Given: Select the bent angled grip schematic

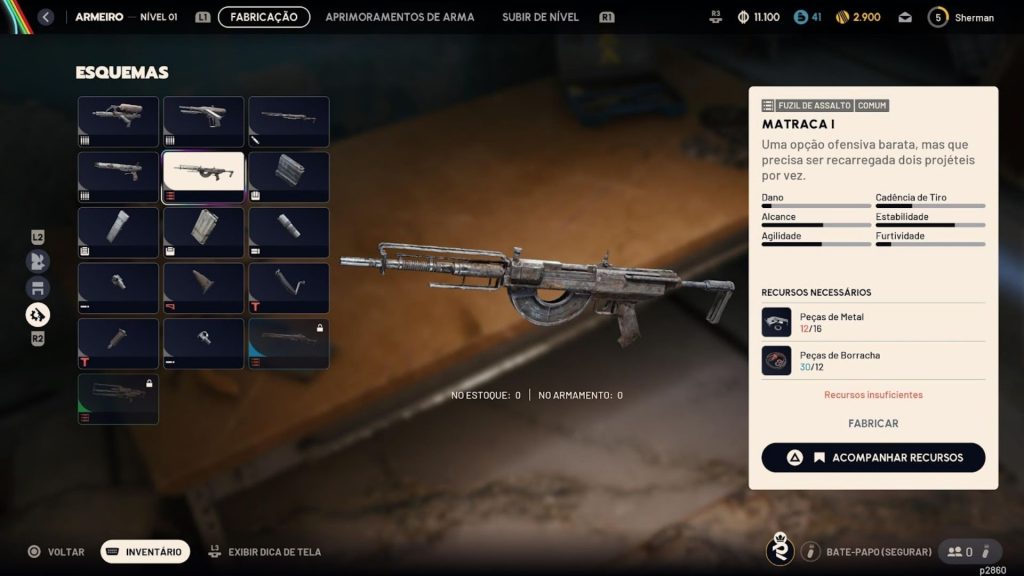Looking at the screenshot, I should pos(289,288).
